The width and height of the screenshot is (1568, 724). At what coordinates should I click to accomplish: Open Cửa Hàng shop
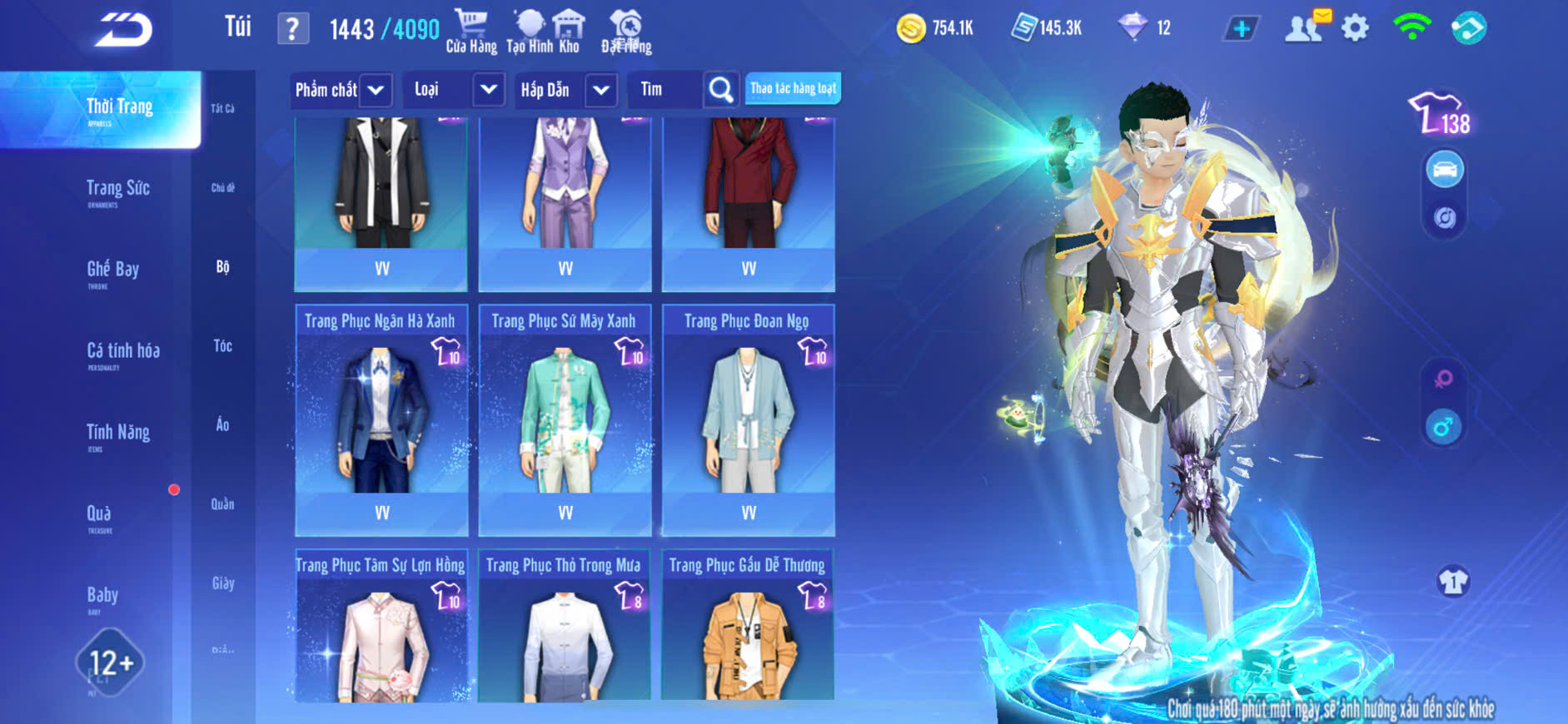tap(470, 32)
